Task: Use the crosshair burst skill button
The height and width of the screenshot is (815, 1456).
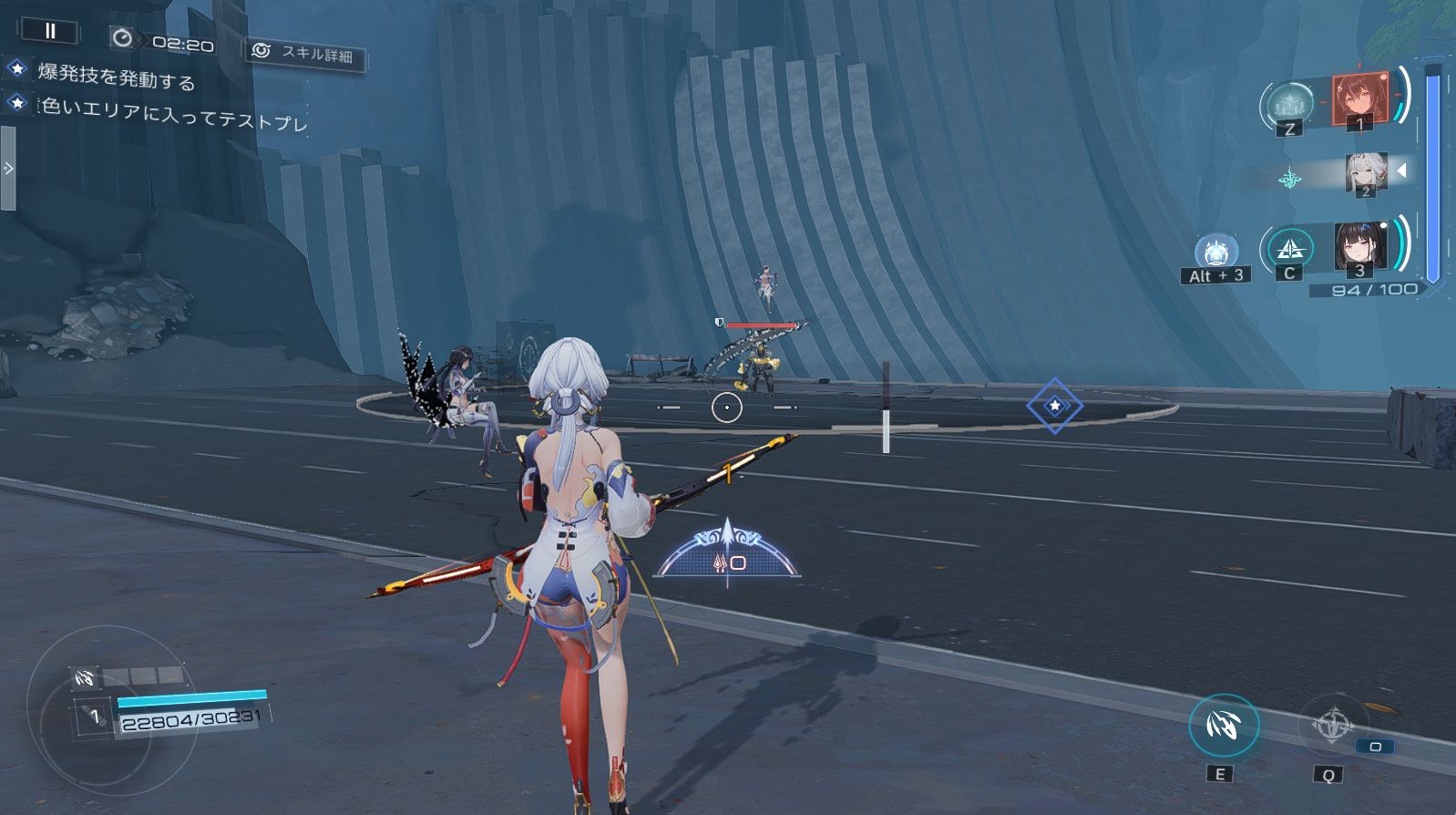Action: point(1332,726)
